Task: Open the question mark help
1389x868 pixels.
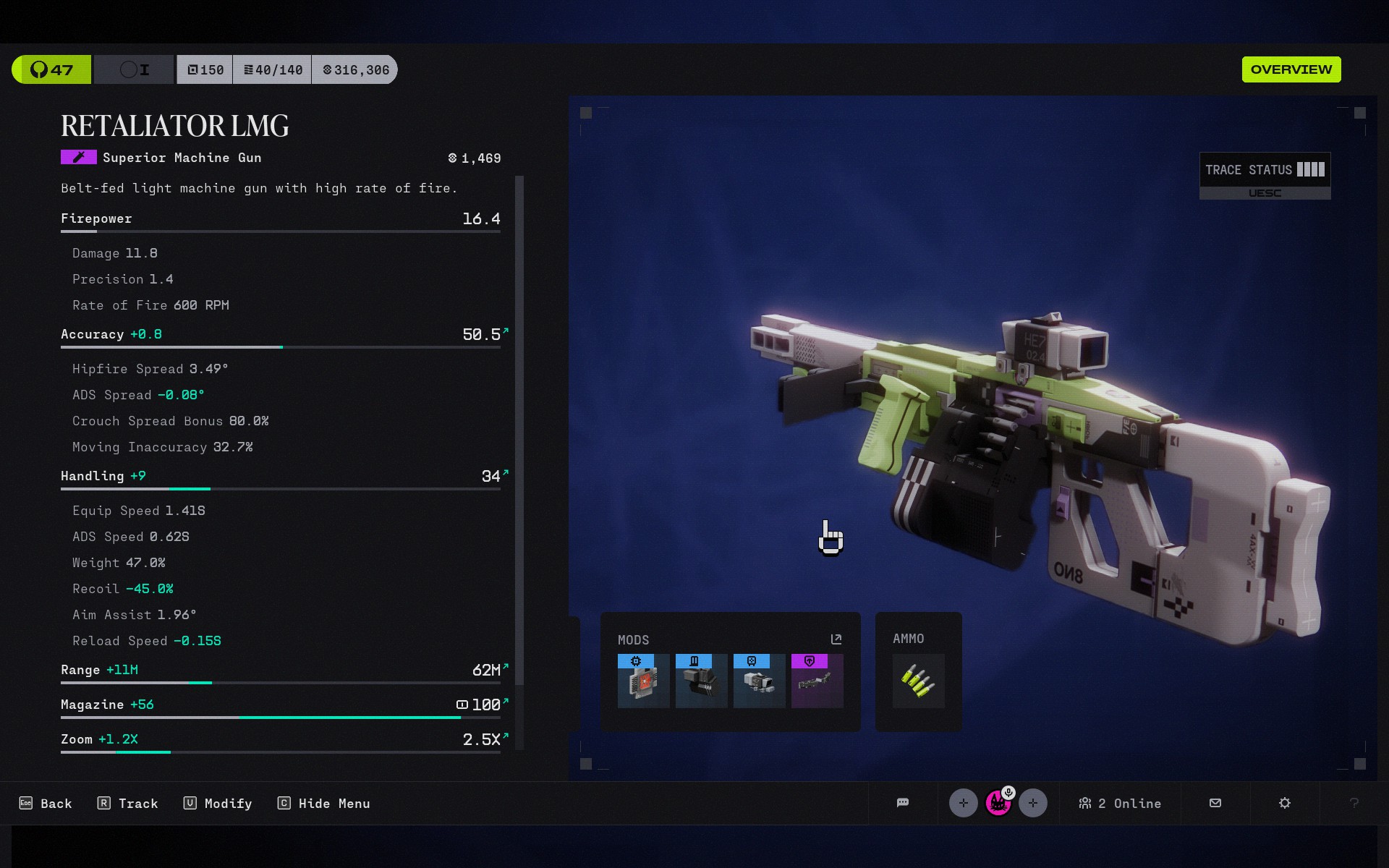Action: pyautogui.click(x=1354, y=803)
